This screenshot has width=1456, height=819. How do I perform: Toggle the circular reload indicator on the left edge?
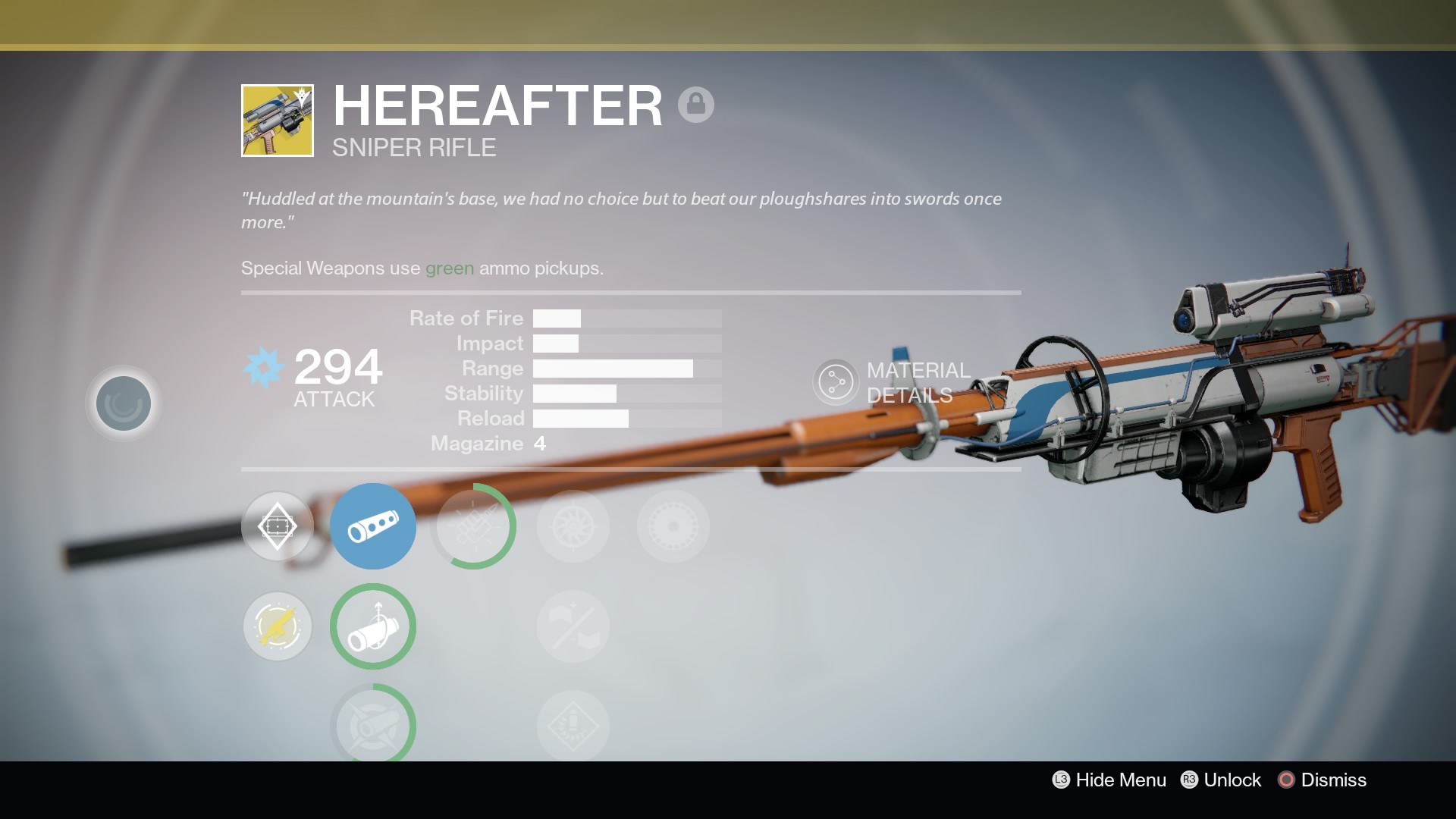(122, 403)
